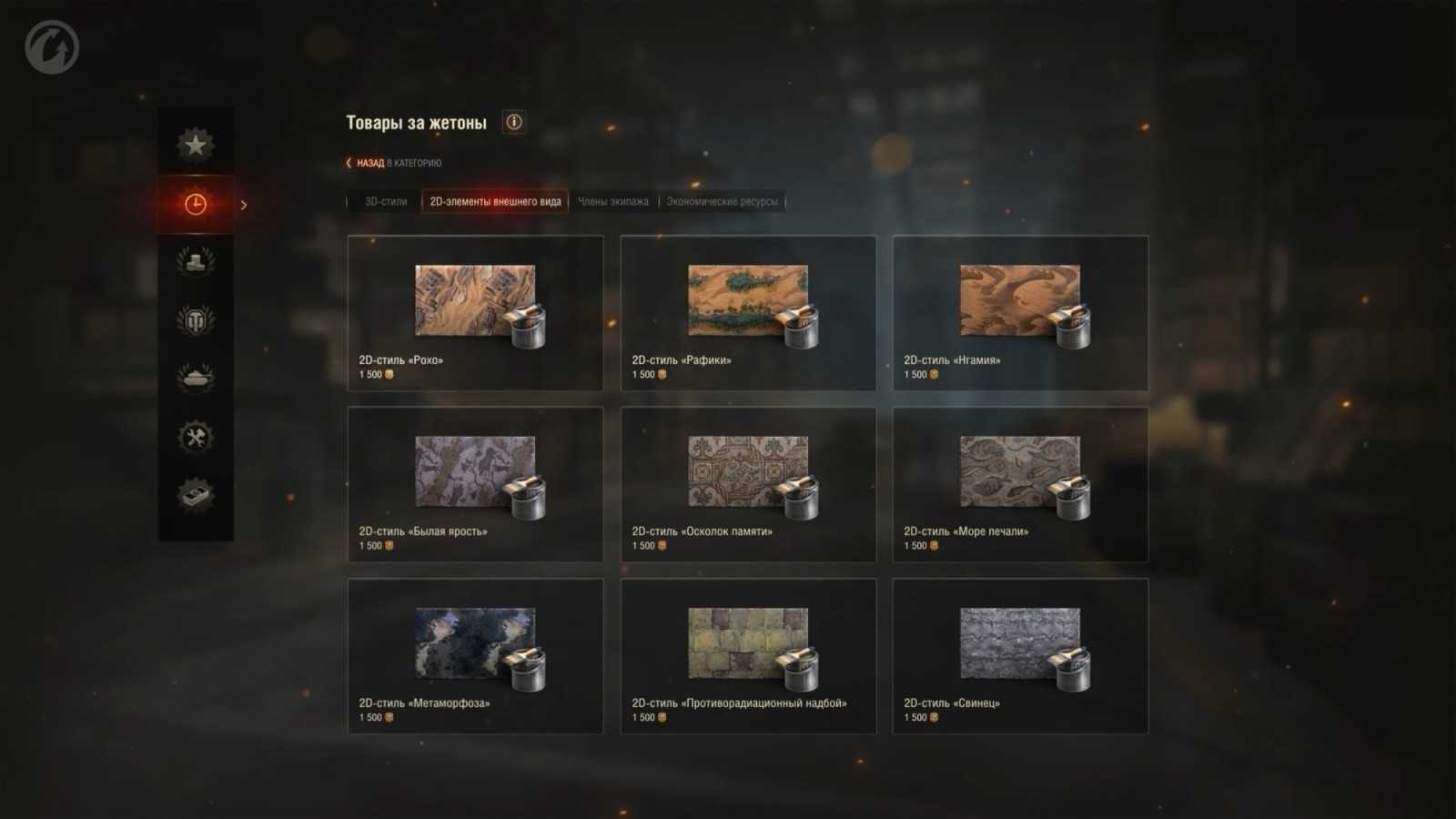Viewport: 1456px width, 819px height.
Task: Click the info circle next to Товары за жетоны
Action: (513, 122)
